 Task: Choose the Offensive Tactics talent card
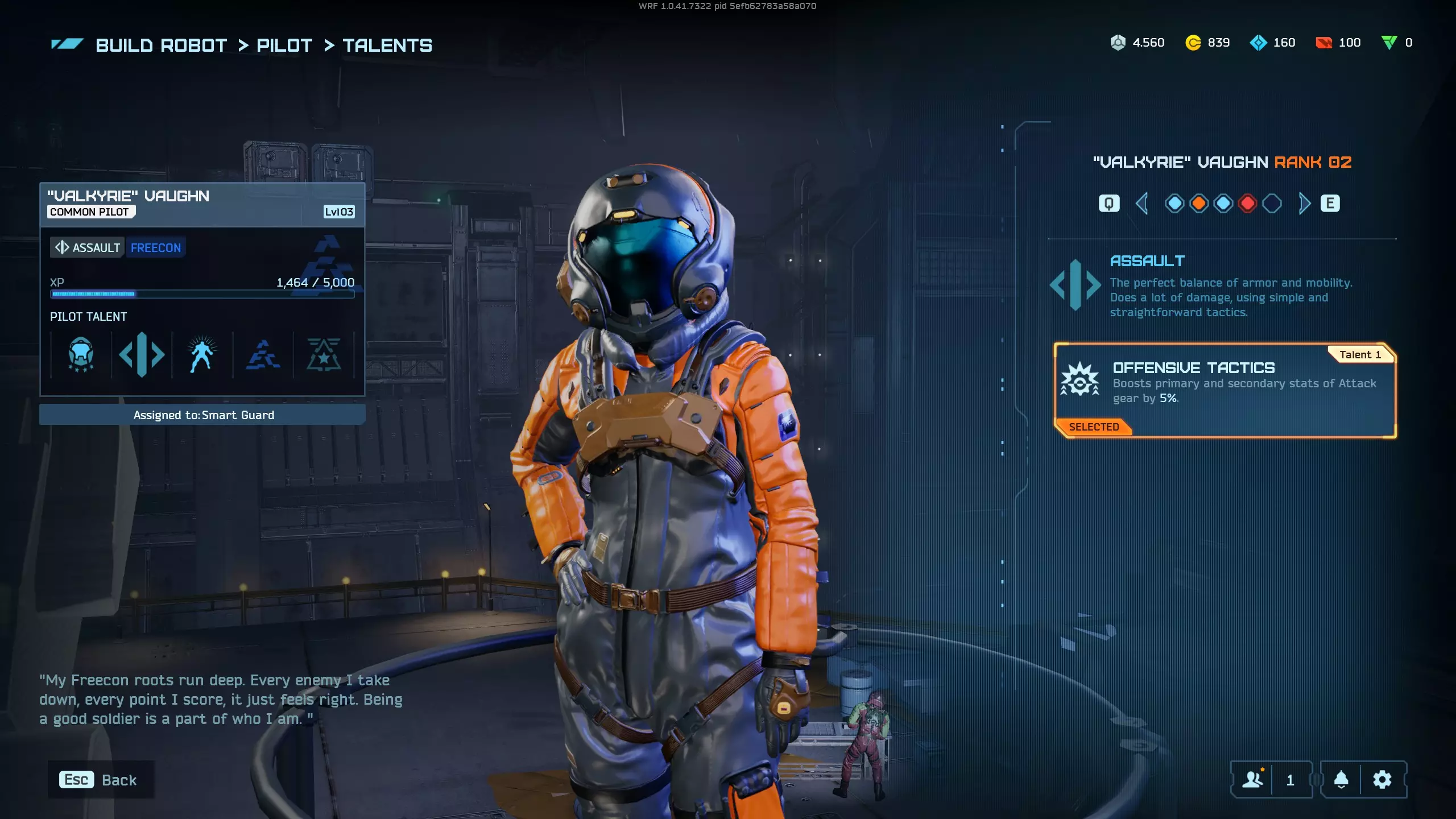1225,390
